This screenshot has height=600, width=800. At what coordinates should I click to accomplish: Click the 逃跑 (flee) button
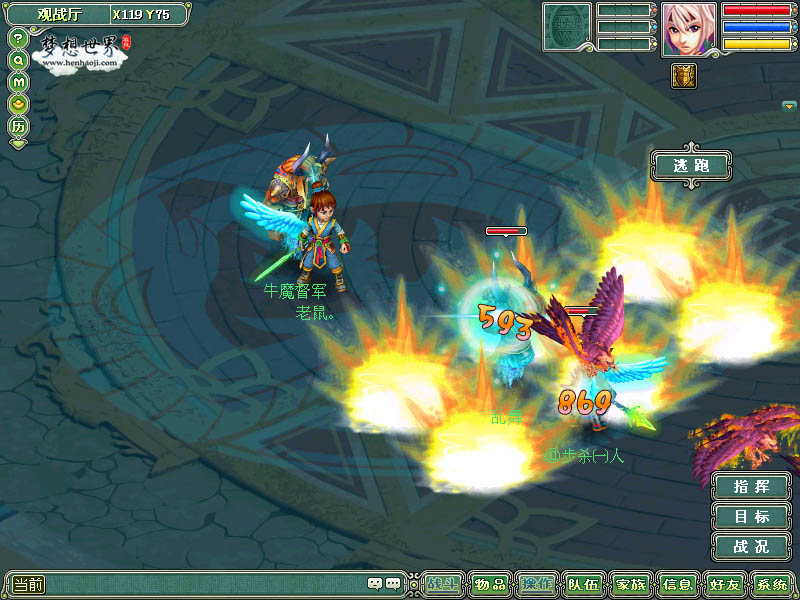pos(691,165)
